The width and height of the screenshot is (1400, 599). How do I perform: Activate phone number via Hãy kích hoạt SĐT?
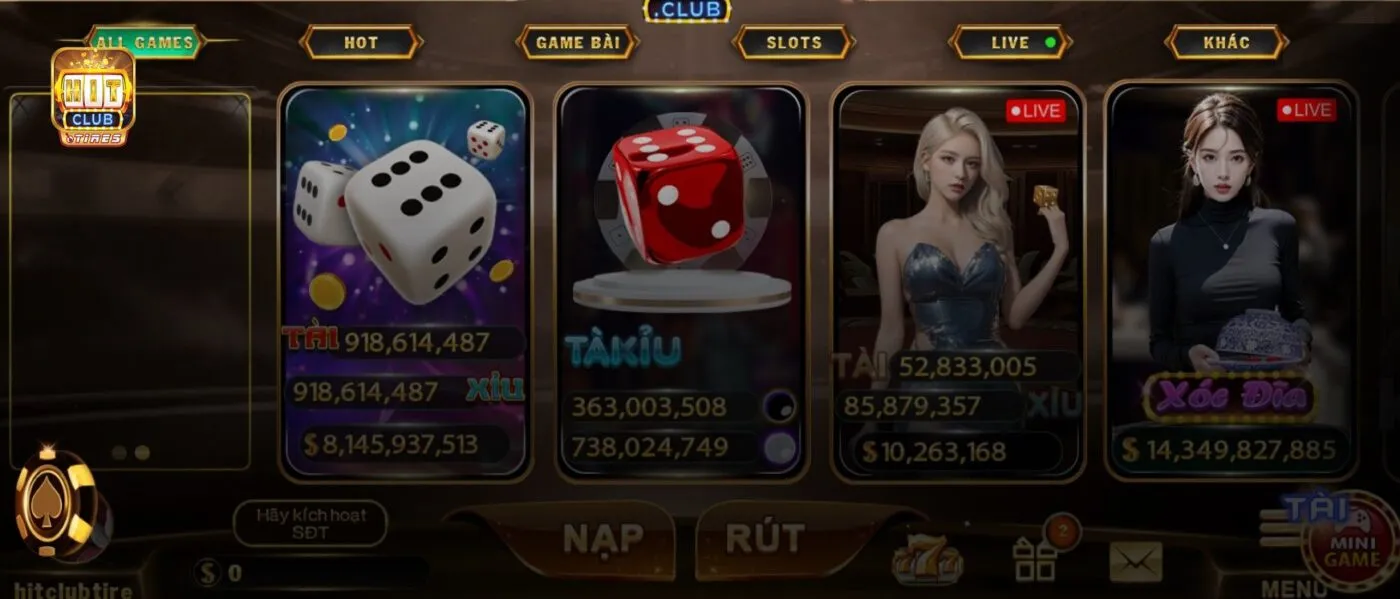click(x=310, y=523)
